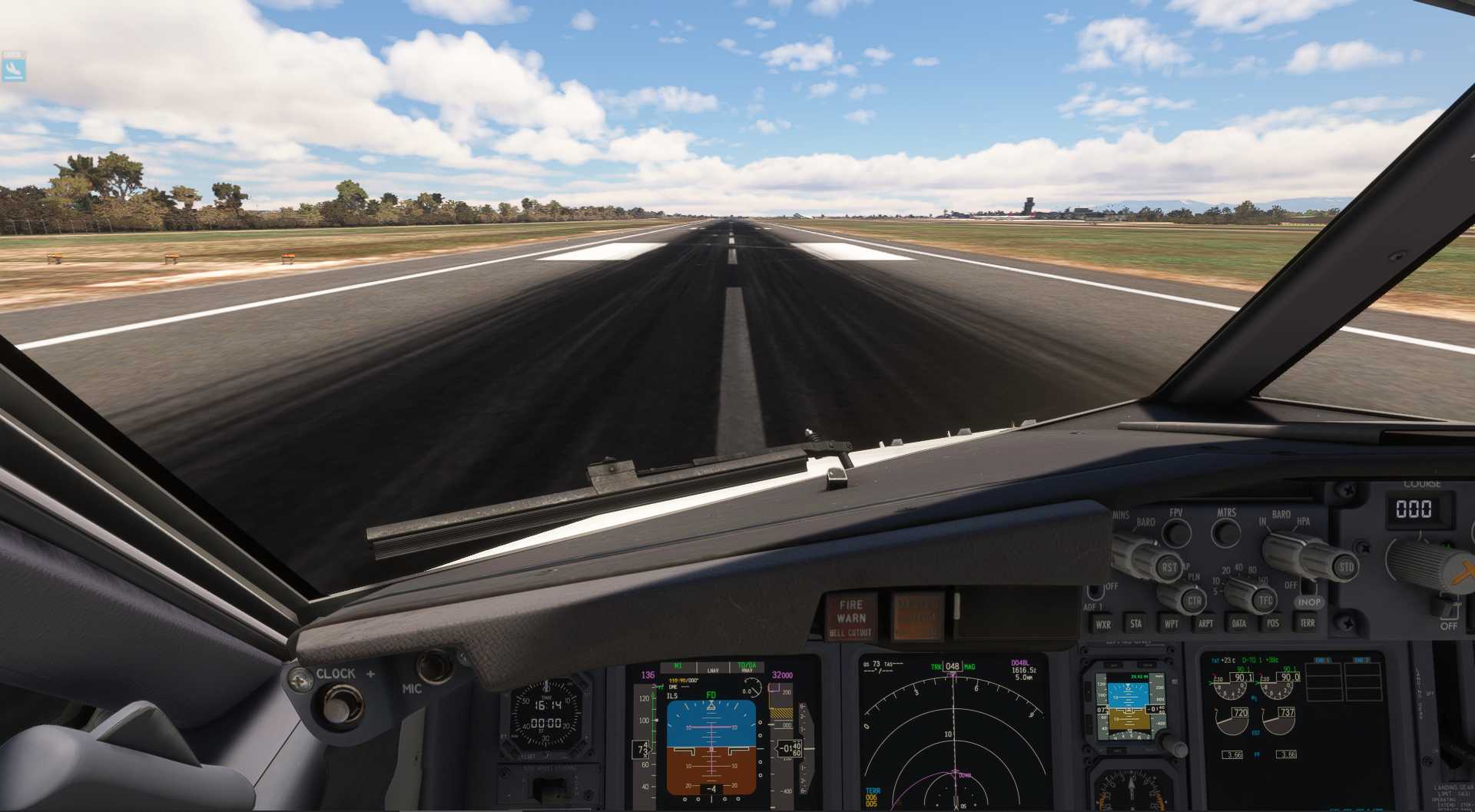Silence the FIRE WARN bell cutout light
The width and height of the screenshot is (1475, 812).
[x=851, y=617]
